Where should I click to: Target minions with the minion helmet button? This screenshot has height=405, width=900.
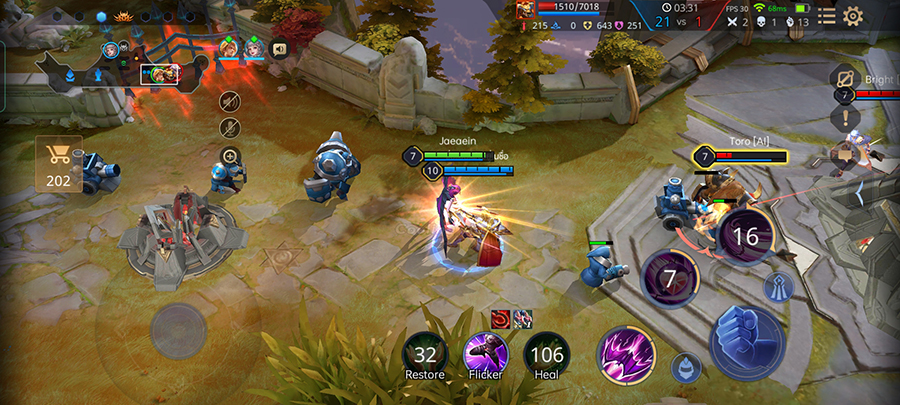pyautogui.click(x=686, y=367)
